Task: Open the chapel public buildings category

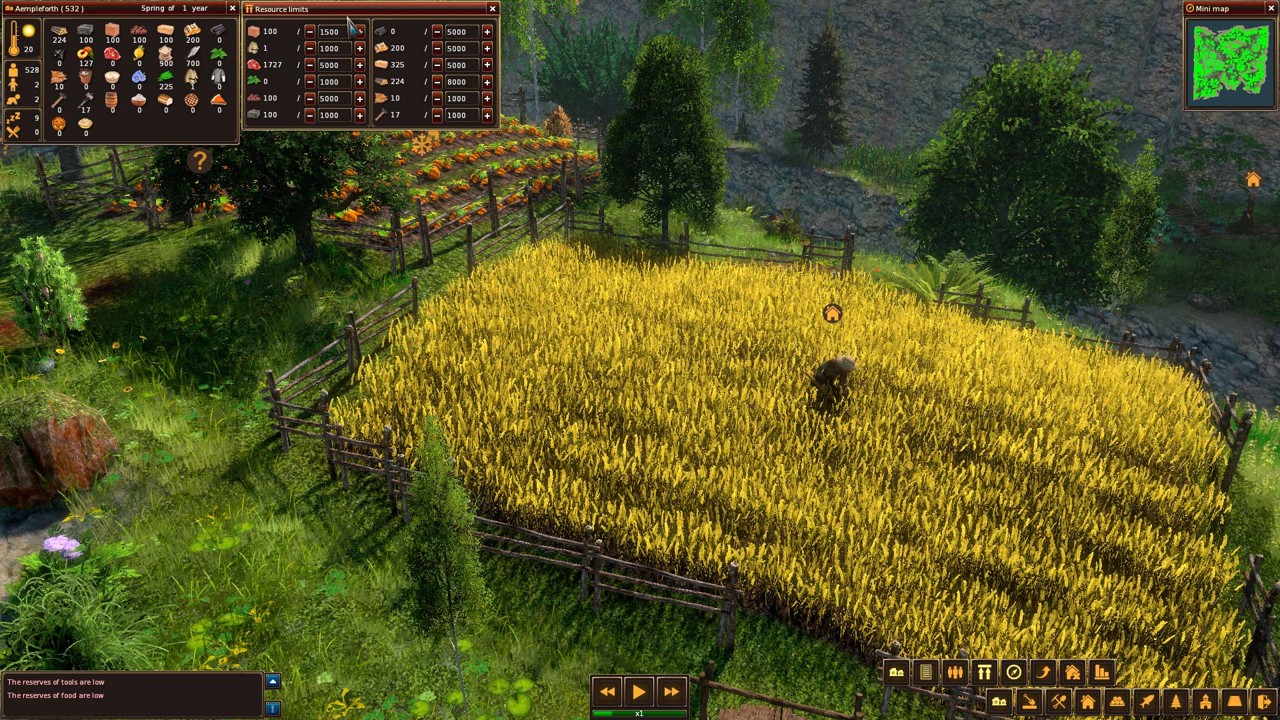Action: coord(1205,702)
